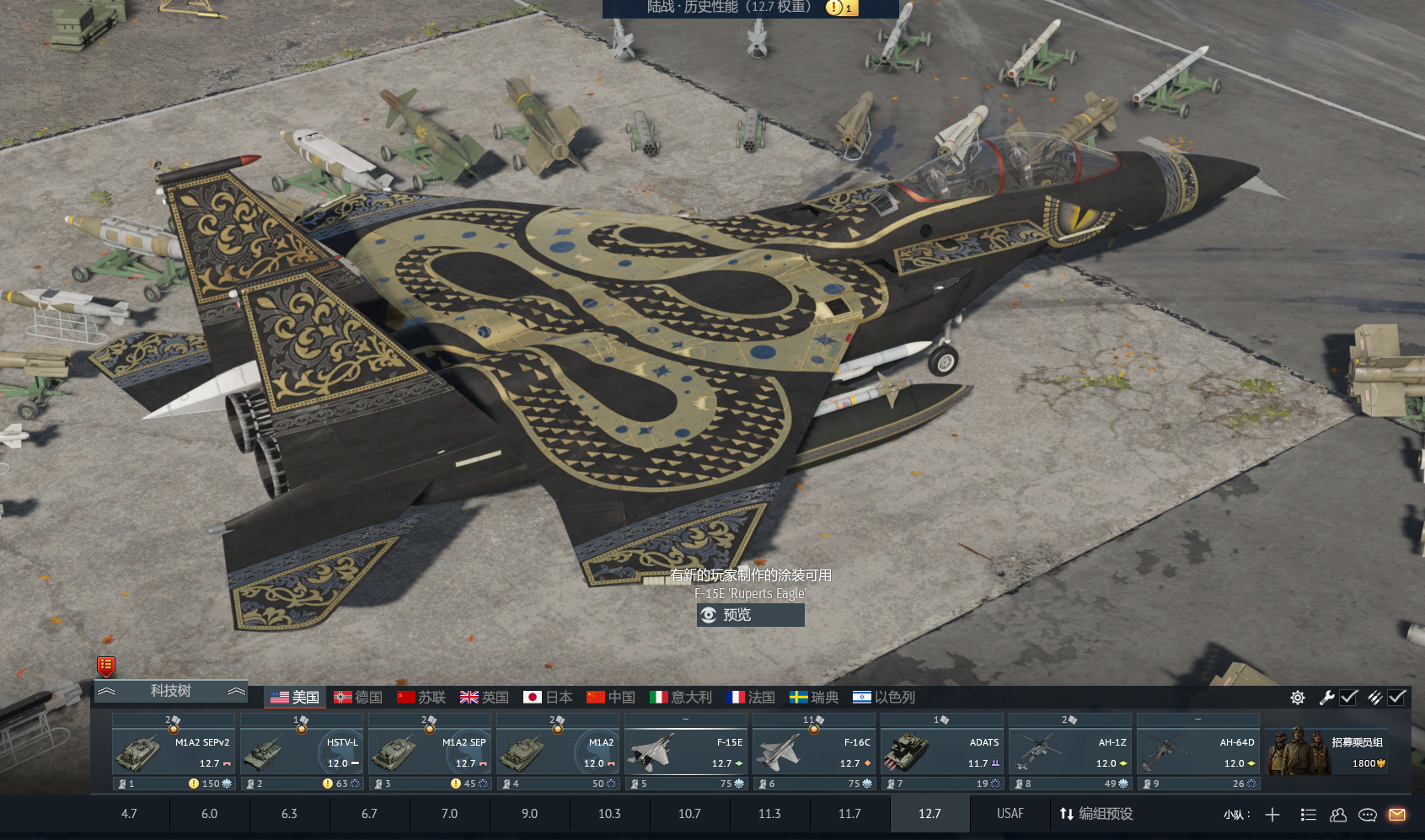Select the F-15E aircraft slot

pos(686,752)
